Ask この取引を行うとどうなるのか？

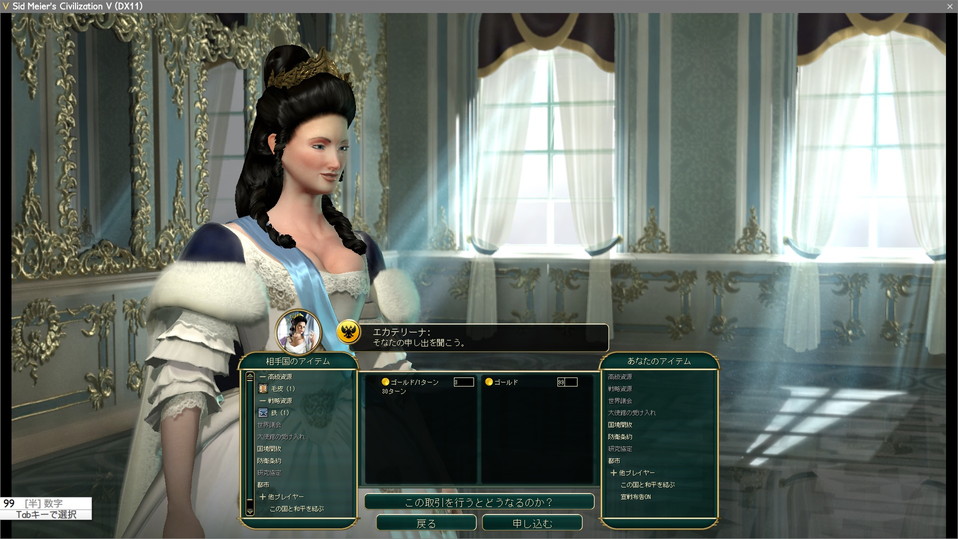(x=478, y=501)
